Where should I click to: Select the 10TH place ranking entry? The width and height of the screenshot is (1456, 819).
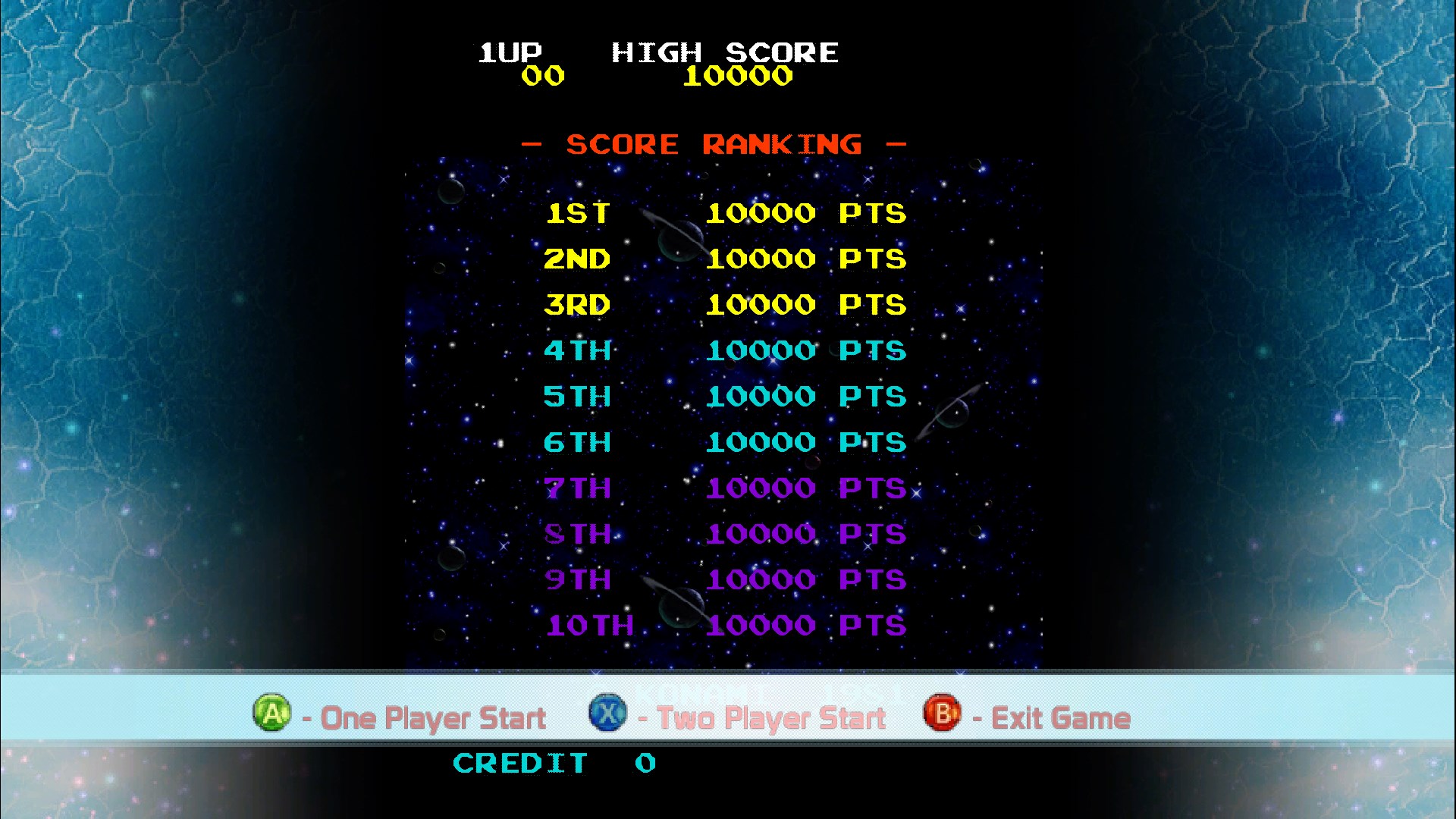tap(724, 626)
